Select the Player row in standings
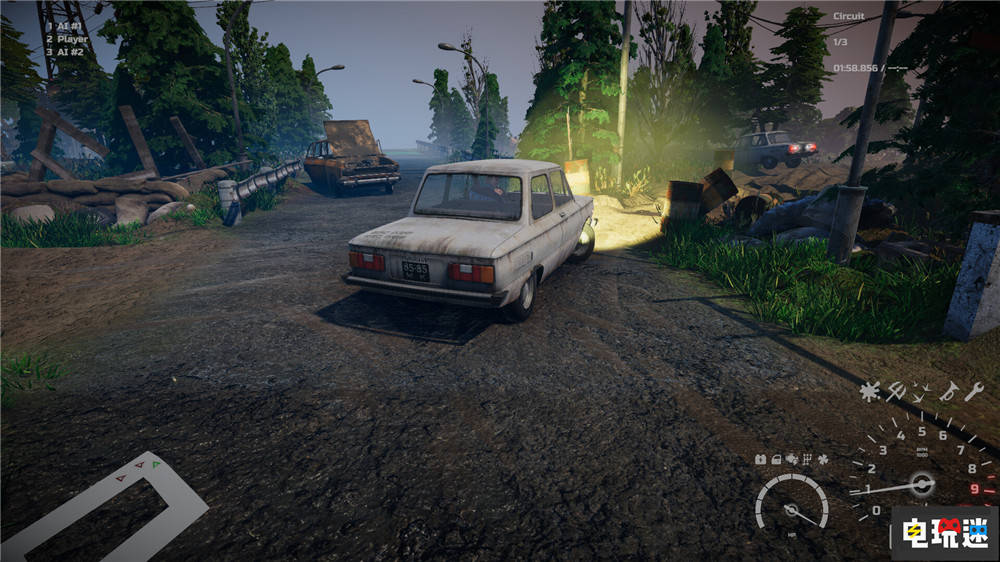Screen dimensions: 1000x562 [70, 39]
